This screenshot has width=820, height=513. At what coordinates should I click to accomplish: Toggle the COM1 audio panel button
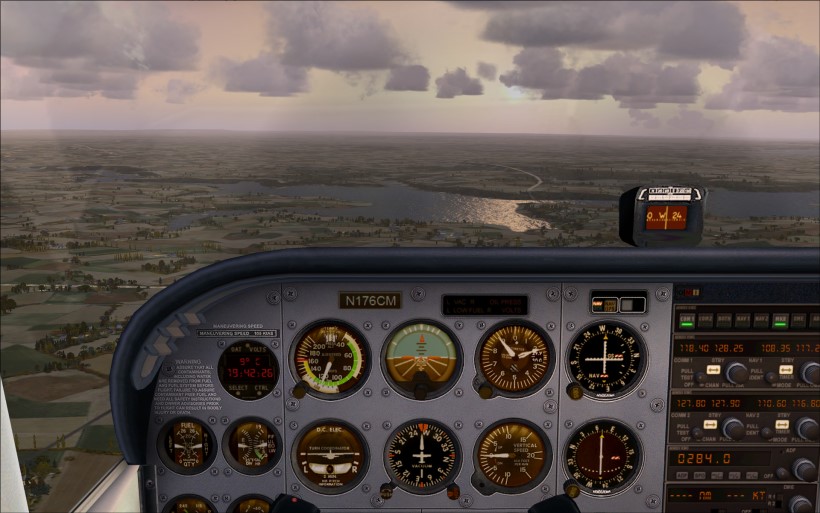pos(688,320)
